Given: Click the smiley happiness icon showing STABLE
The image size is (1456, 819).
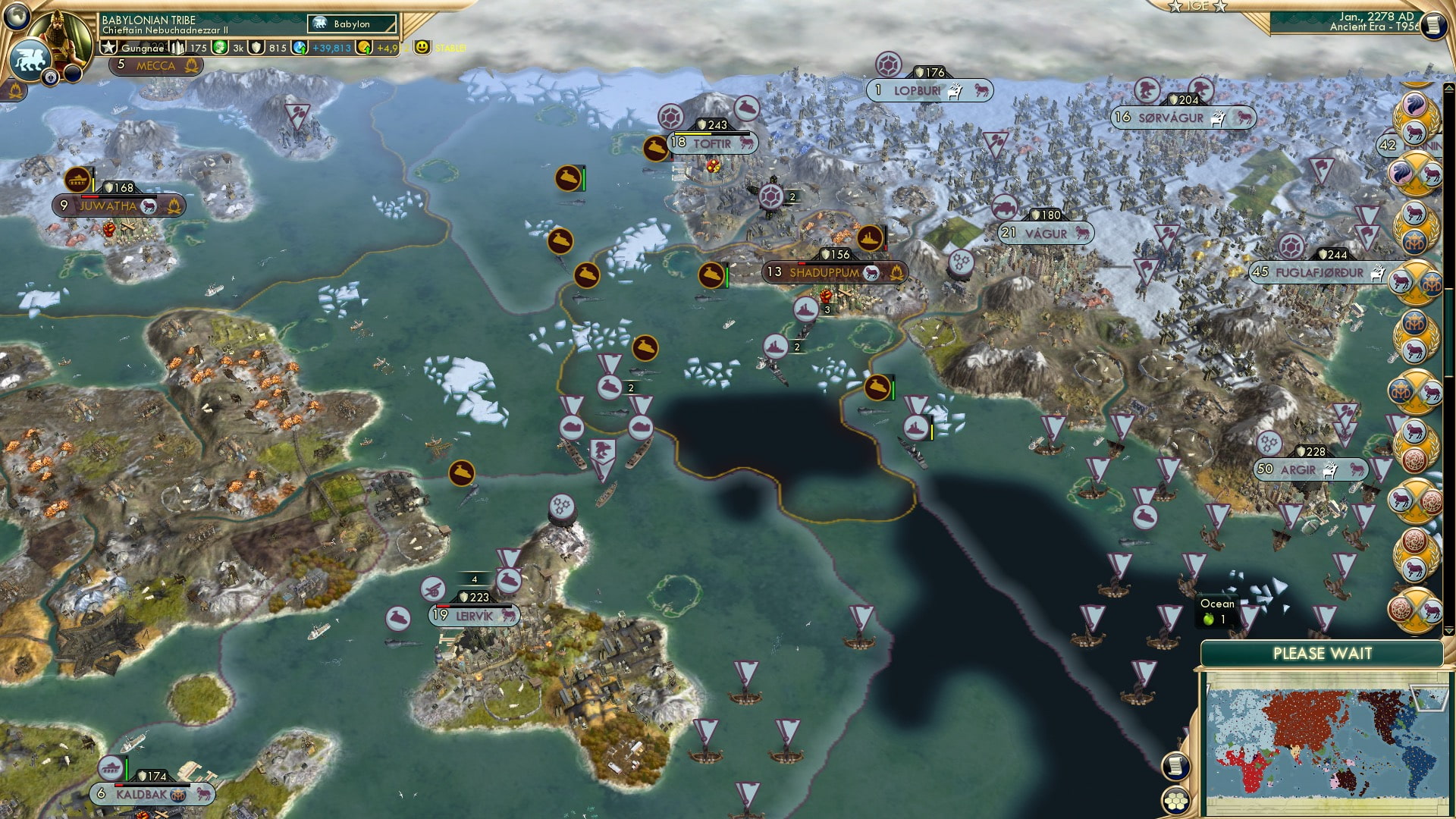Looking at the screenshot, I should [422, 47].
